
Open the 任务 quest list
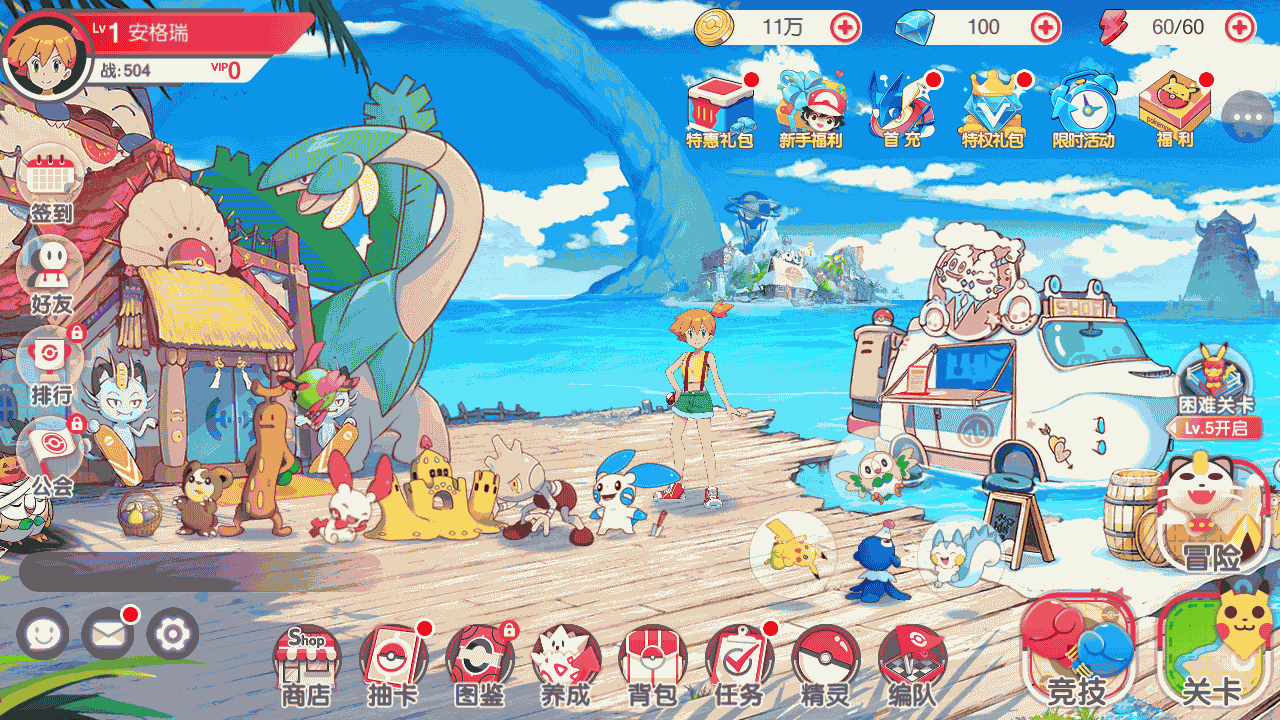coord(738,662)
